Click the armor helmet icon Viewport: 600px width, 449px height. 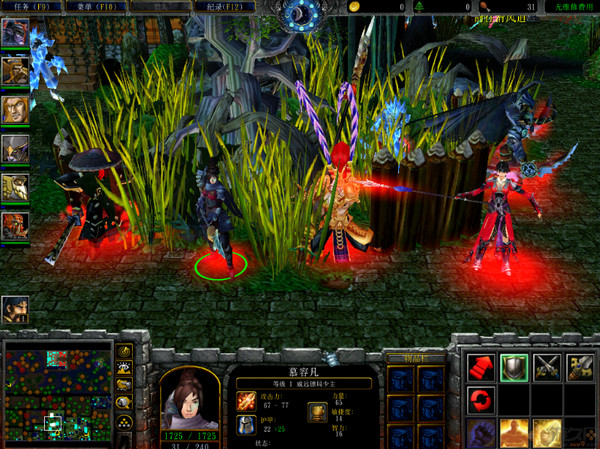(x=246, y=426)
